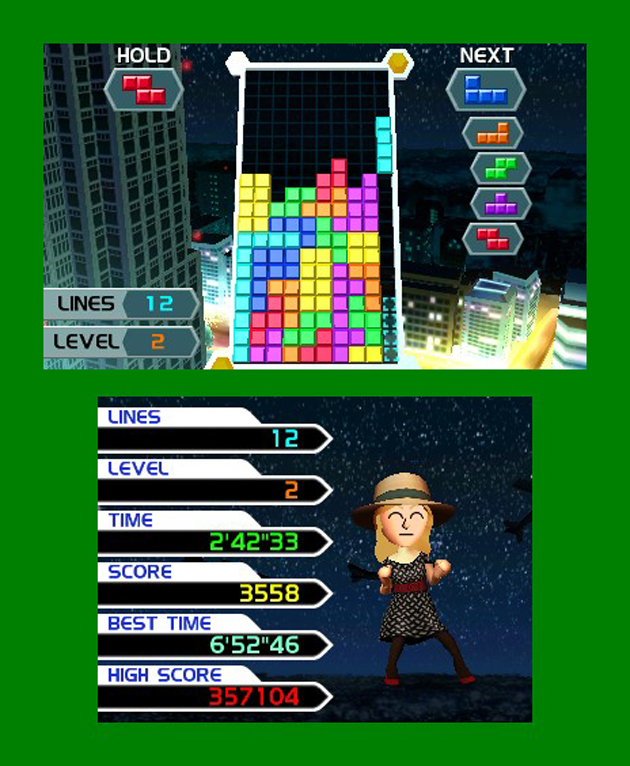Select the Hold slot with red Z piece
The width and height of the screenshot is (630, 766).
pos(143,89)
